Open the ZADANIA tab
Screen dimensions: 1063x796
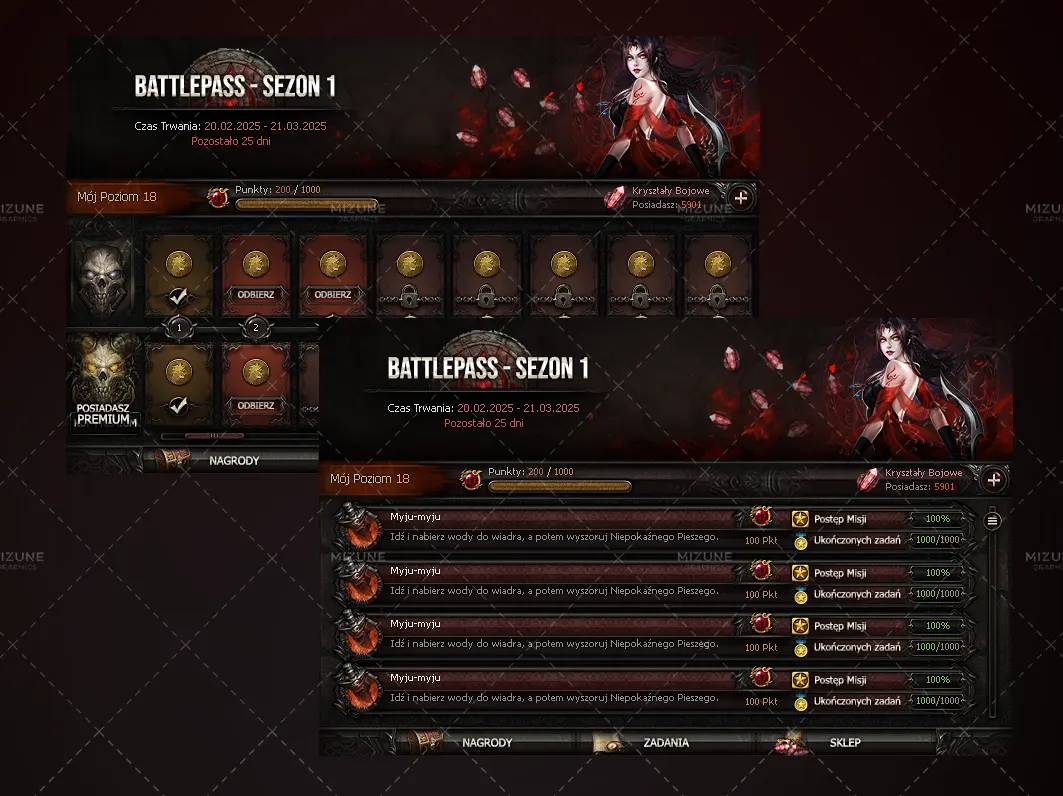click(666, 743)
